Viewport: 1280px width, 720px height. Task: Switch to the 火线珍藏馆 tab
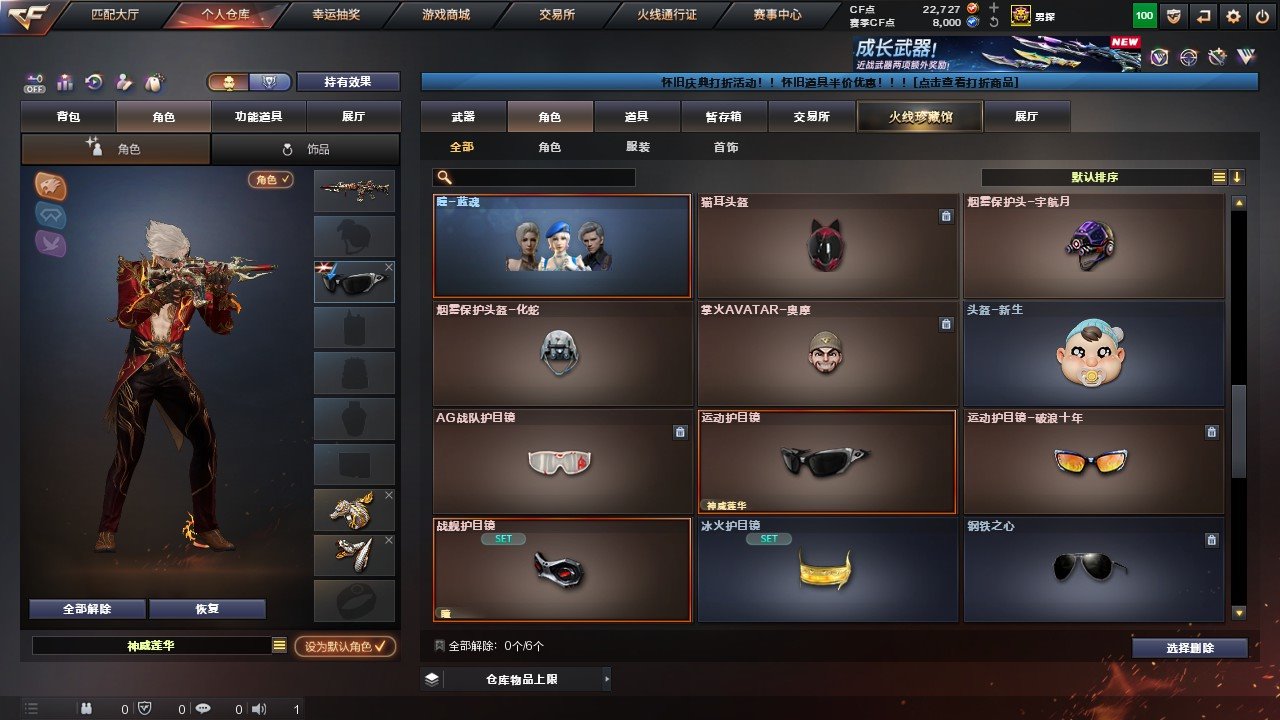920,117
